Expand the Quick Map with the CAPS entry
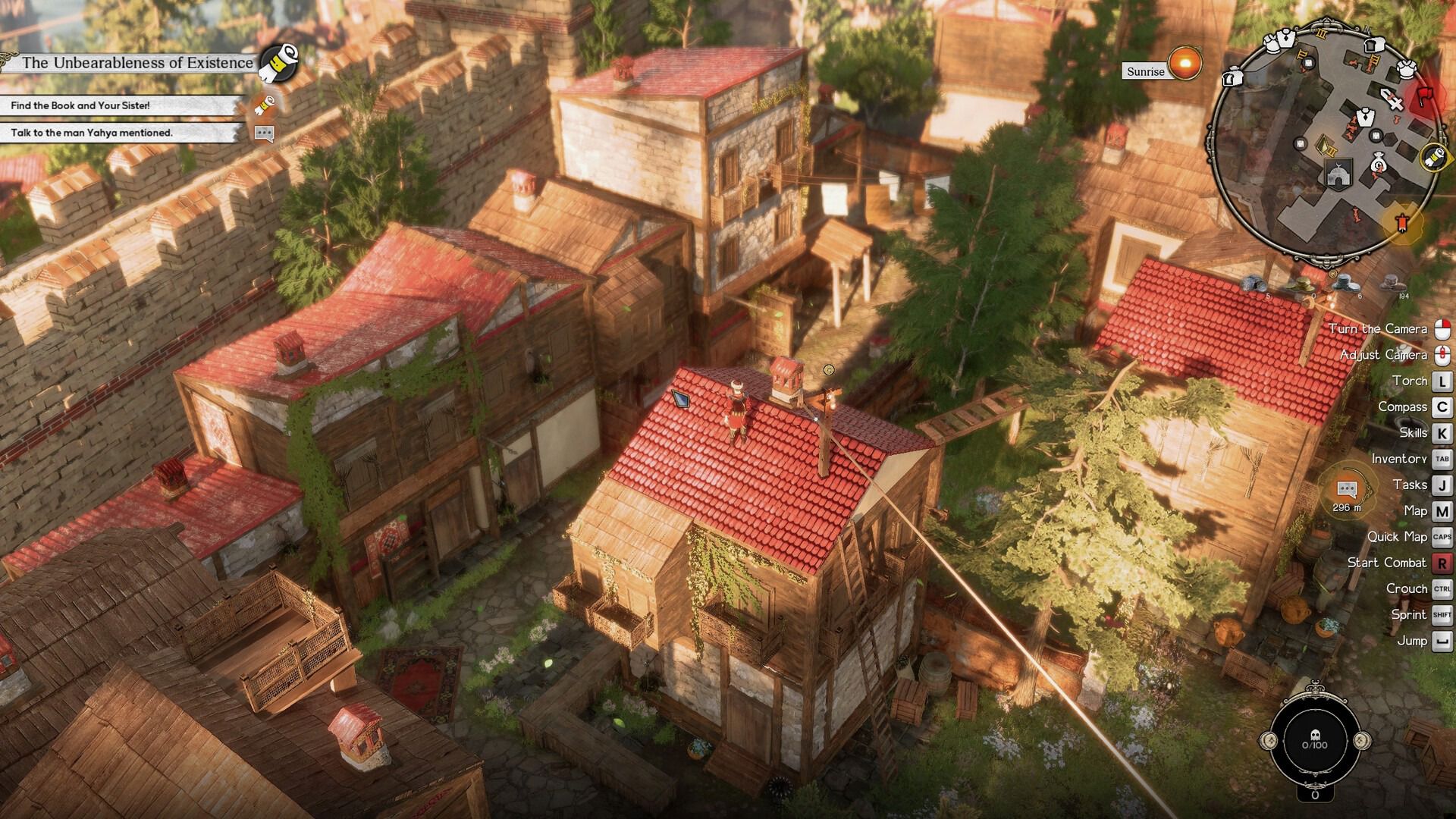Viewport: 1456px width, 819px height. [1443, 536]
